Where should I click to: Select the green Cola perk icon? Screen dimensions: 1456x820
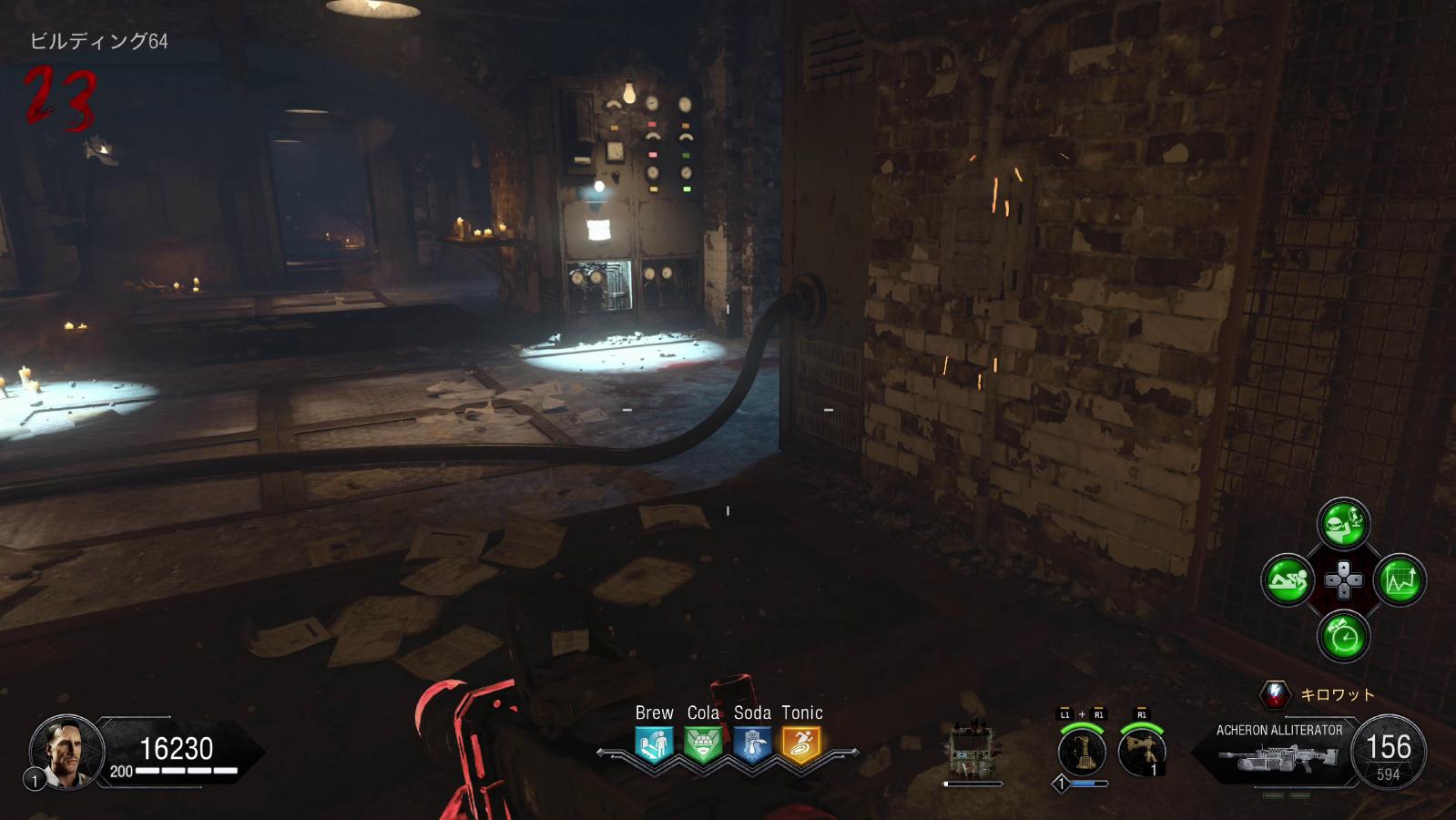pos(703,745)
